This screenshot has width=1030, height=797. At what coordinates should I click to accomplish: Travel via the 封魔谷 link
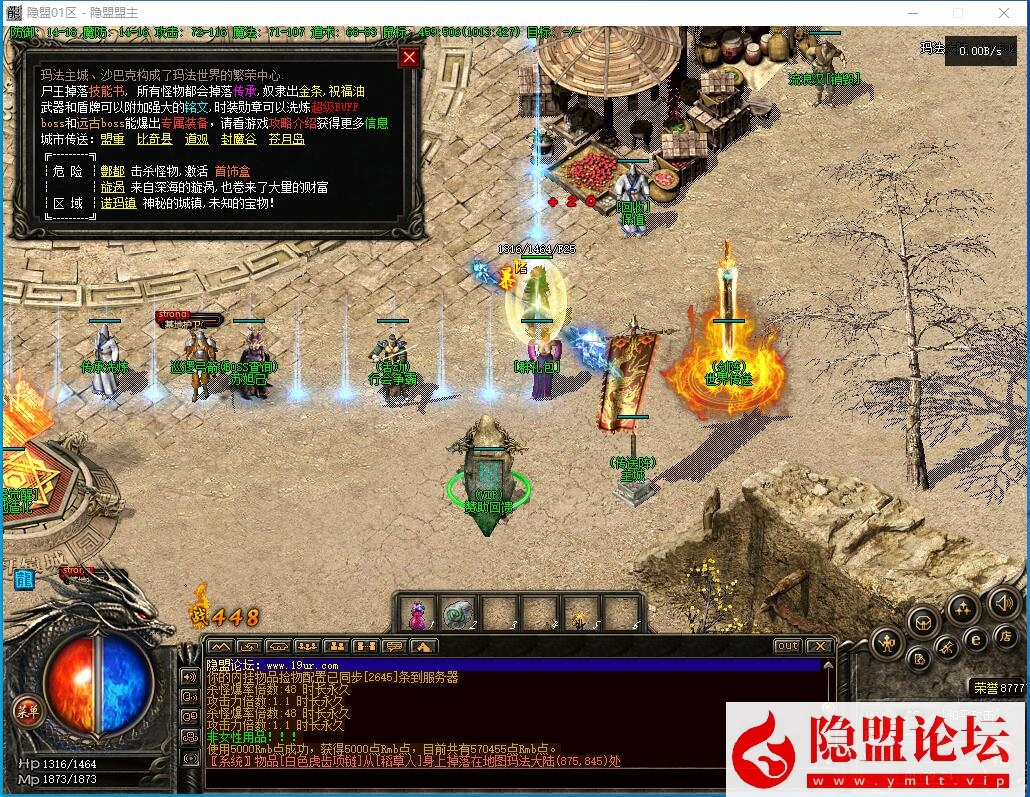239,139
